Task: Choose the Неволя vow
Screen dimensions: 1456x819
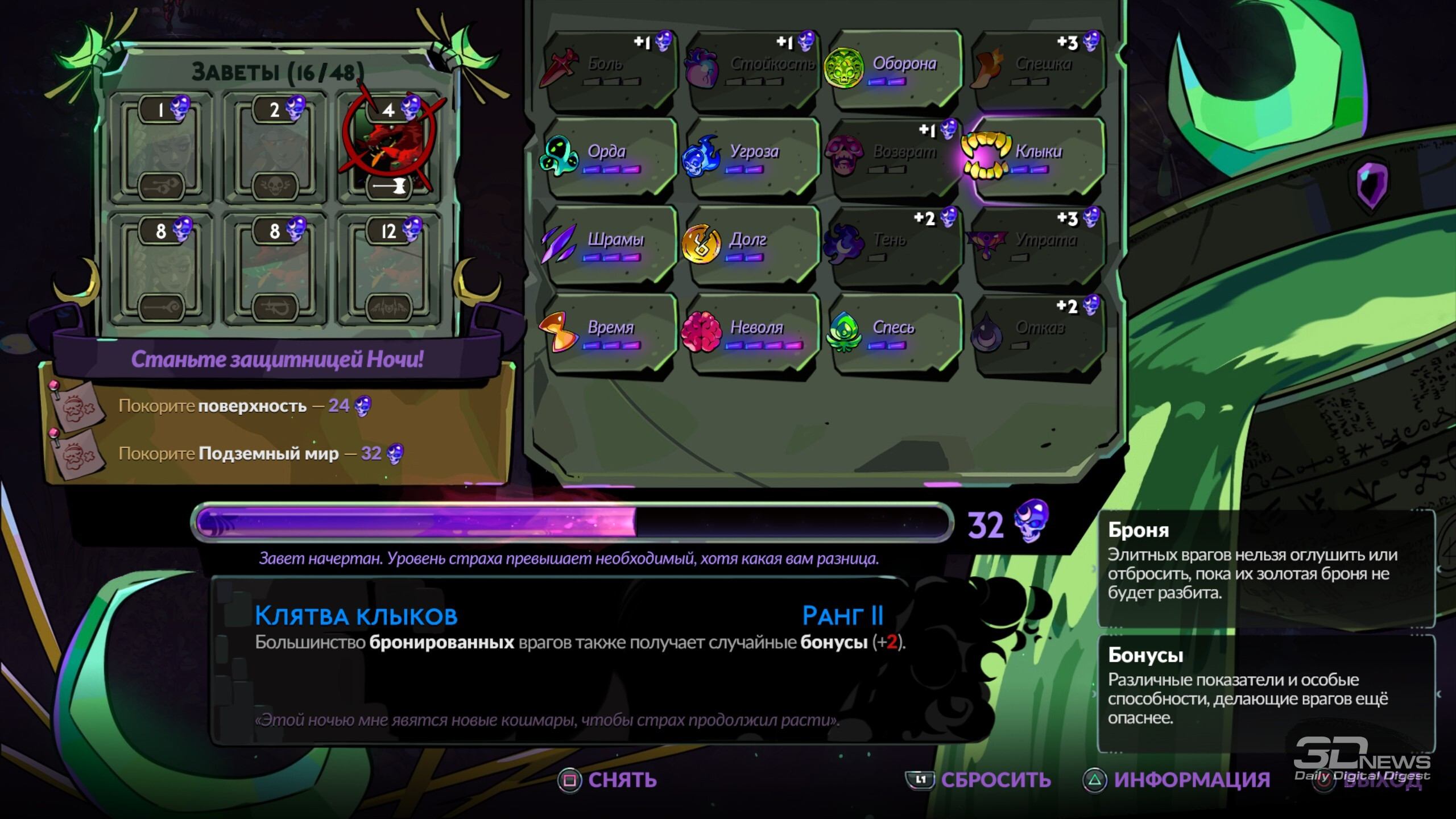Action: click(752, 334)
